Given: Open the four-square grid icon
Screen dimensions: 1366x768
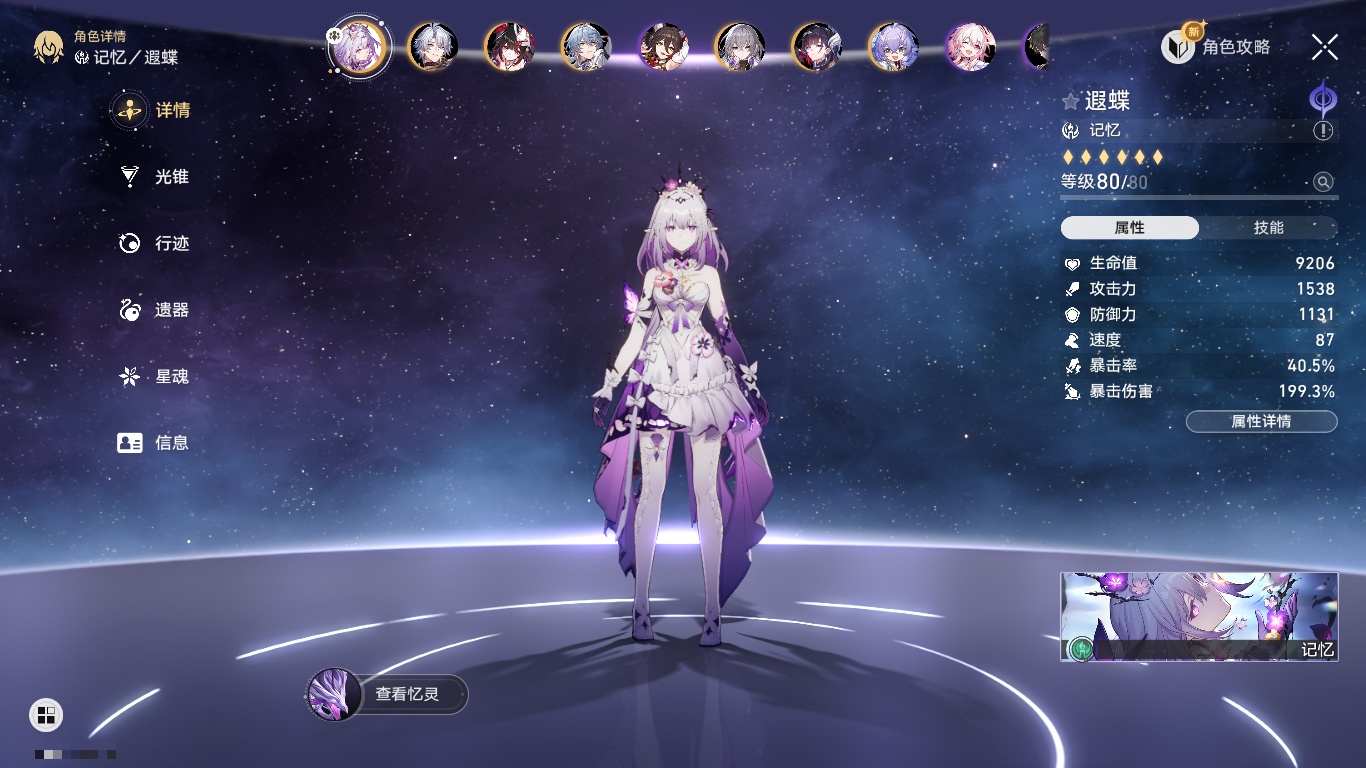Looking at the screenshot, I should [46, 714].
